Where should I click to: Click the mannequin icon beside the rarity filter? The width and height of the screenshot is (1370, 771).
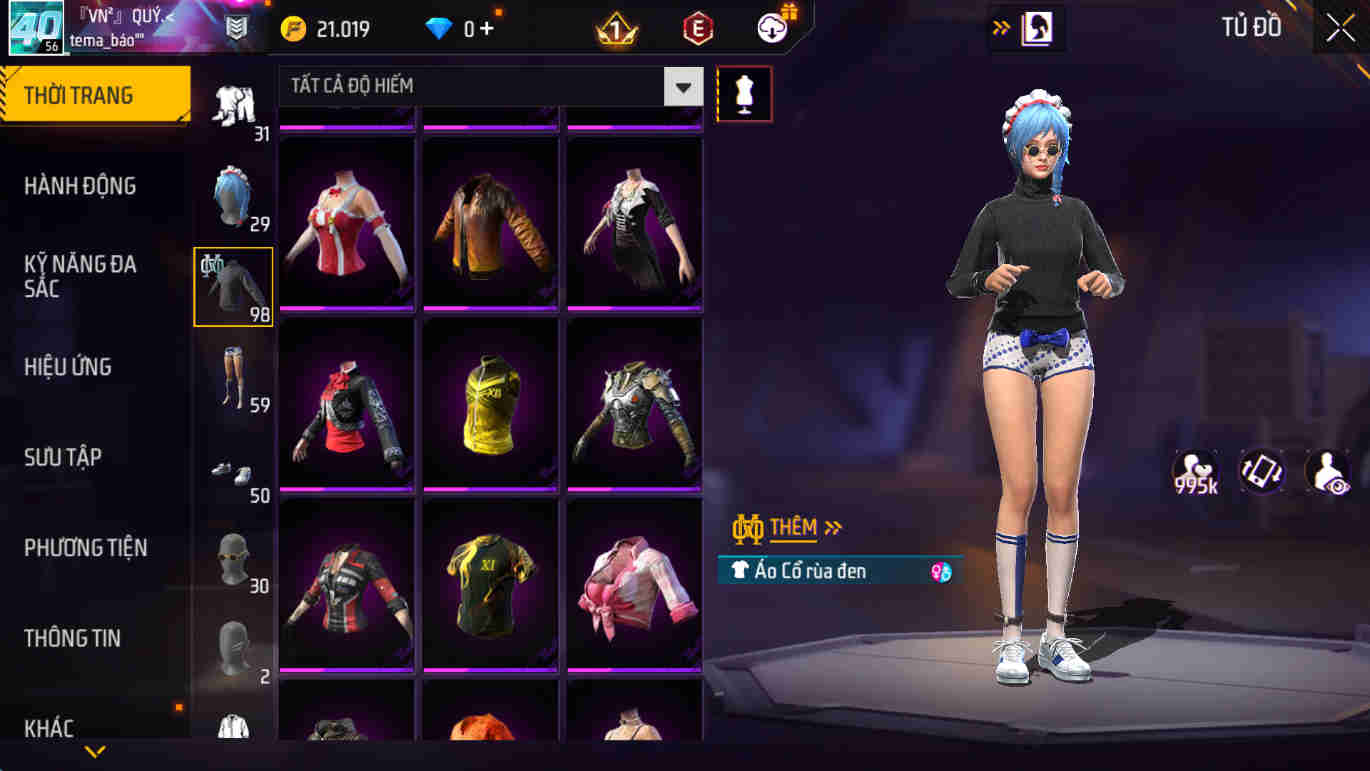point(742,93)
